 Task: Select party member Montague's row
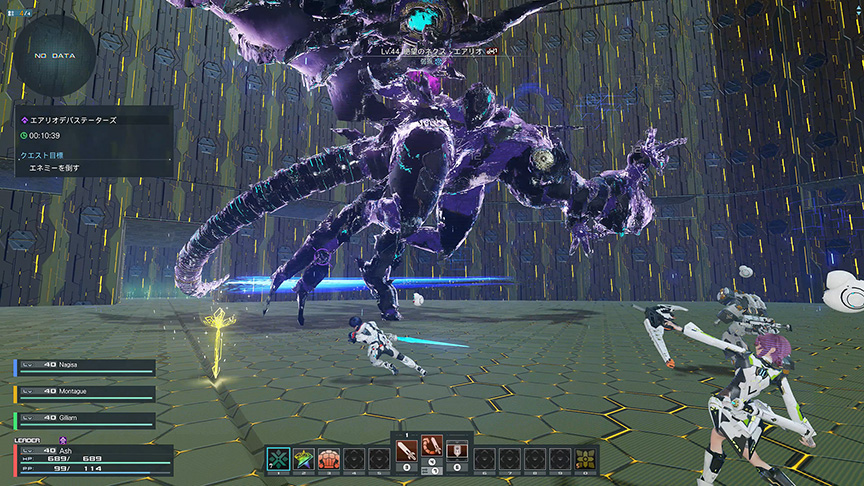click(x=86, y=393)
